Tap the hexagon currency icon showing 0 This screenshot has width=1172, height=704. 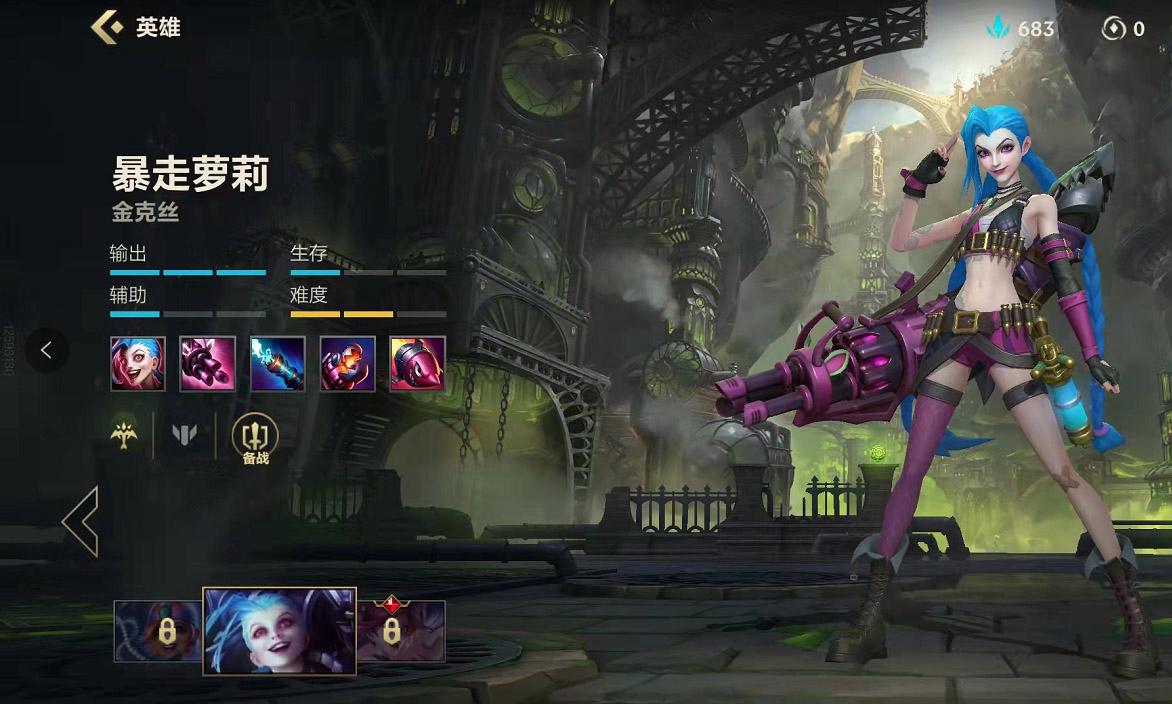[1122, 29]
